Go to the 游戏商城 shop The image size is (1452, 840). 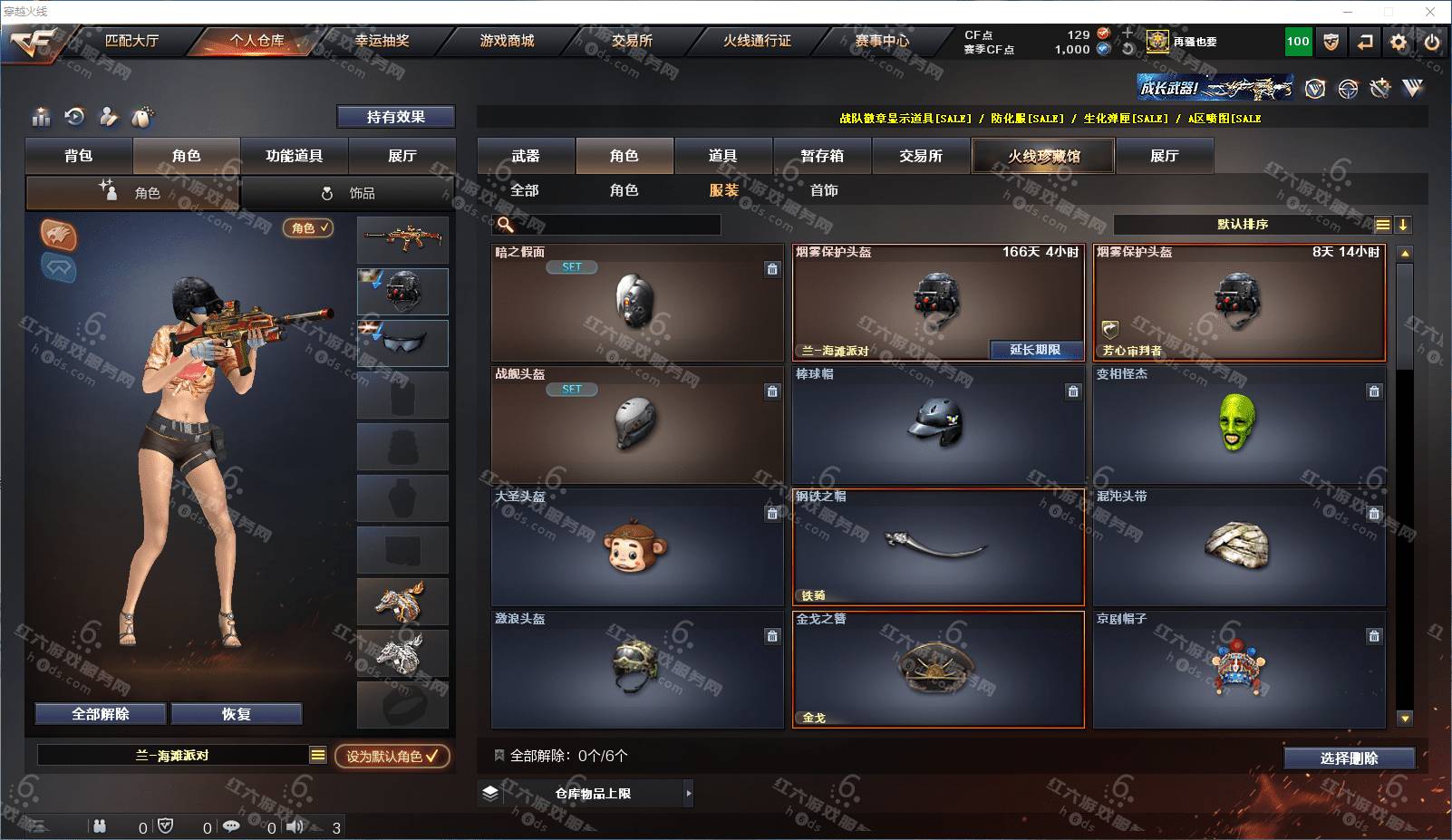tap(507, 41)
